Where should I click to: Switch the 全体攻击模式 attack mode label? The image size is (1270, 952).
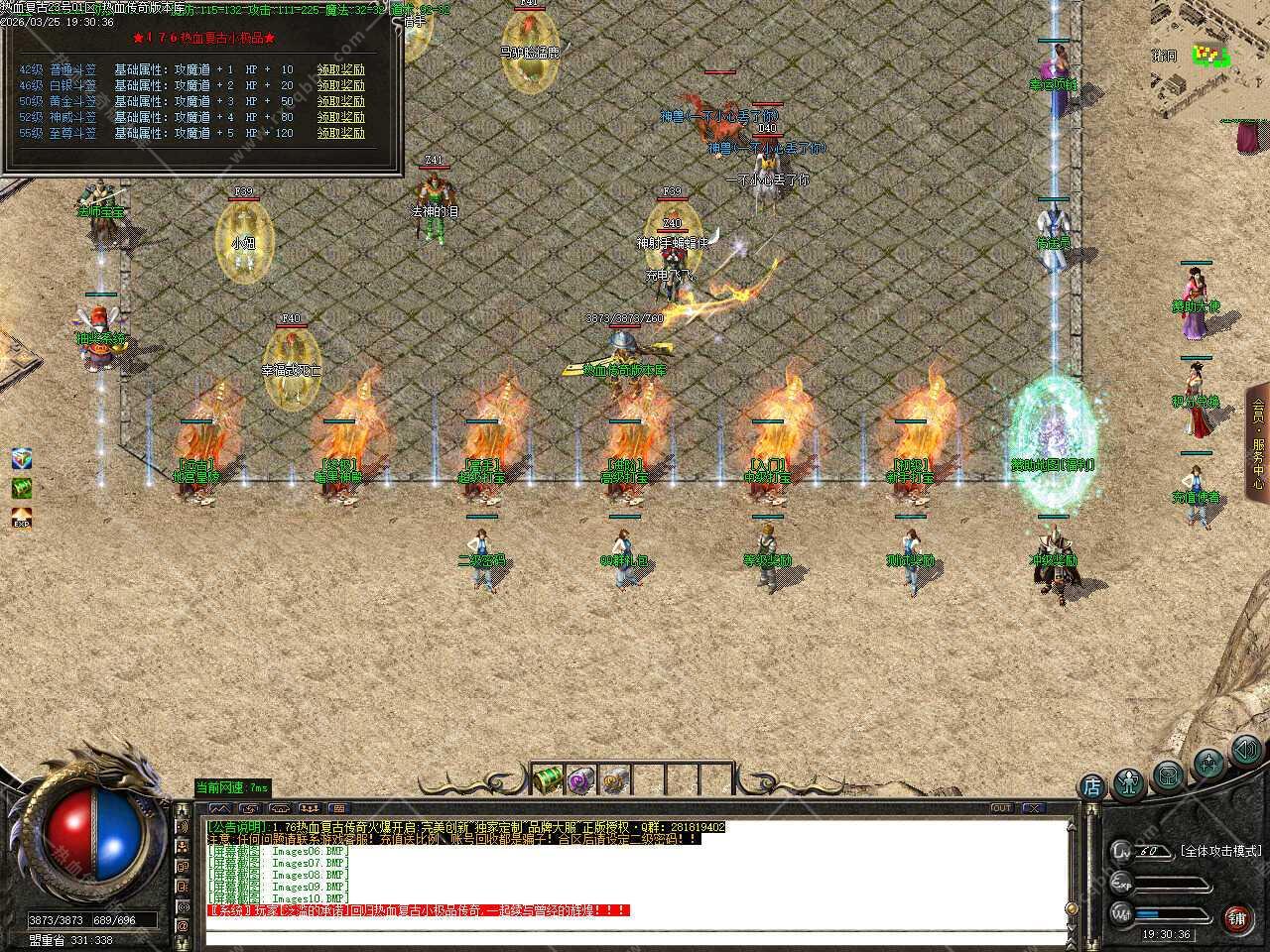tap(1220, 851)
